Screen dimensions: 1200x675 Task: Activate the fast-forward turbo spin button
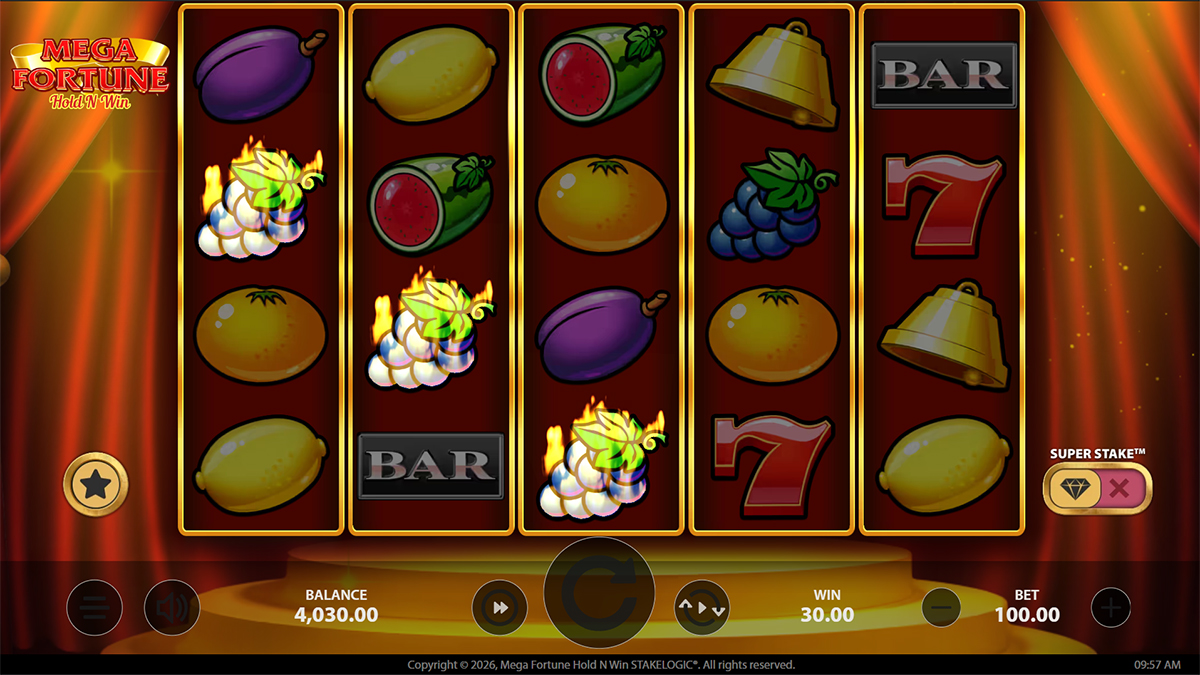500,607
